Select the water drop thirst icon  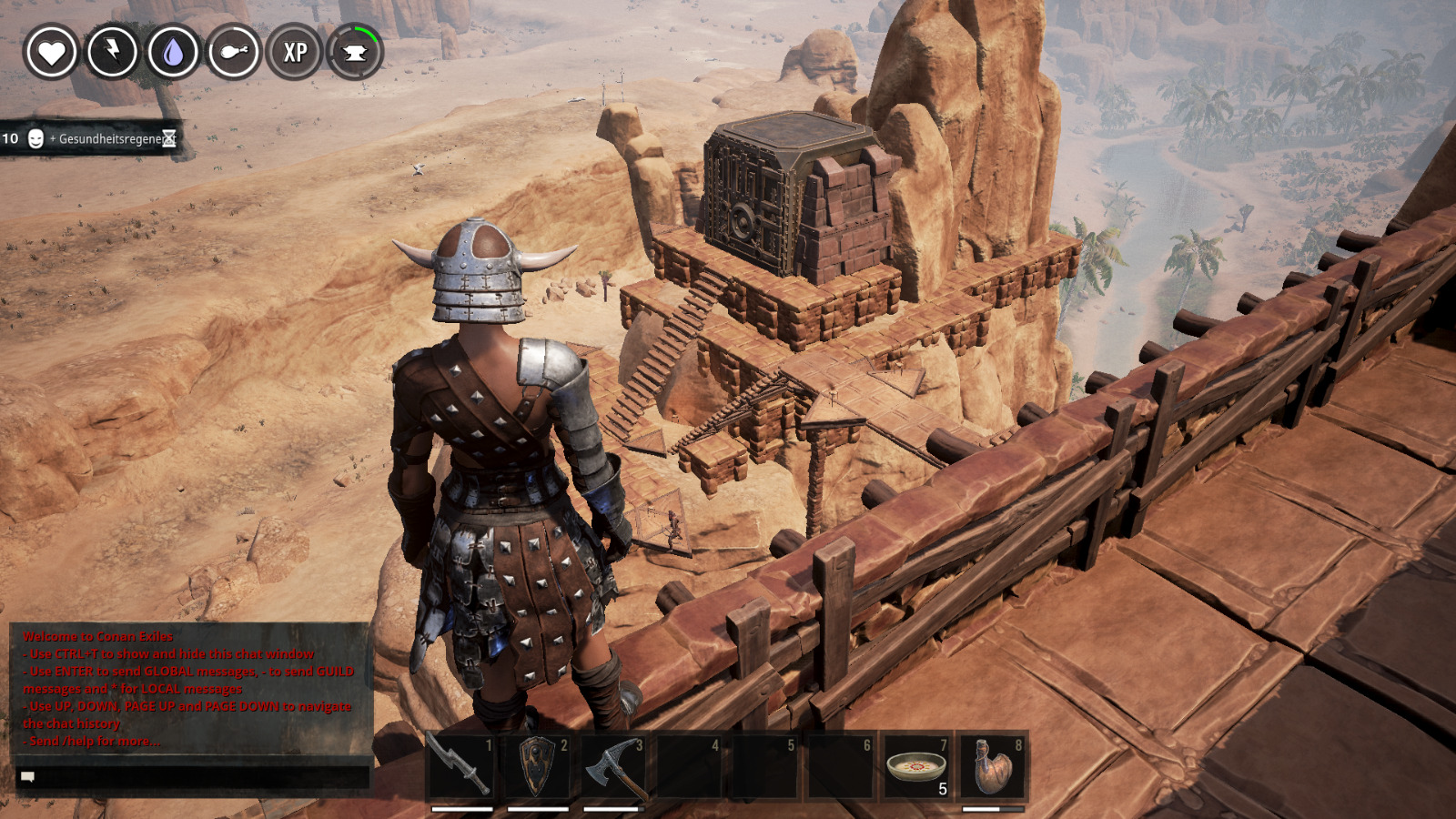pyautogui.click(x=173, y=52)
